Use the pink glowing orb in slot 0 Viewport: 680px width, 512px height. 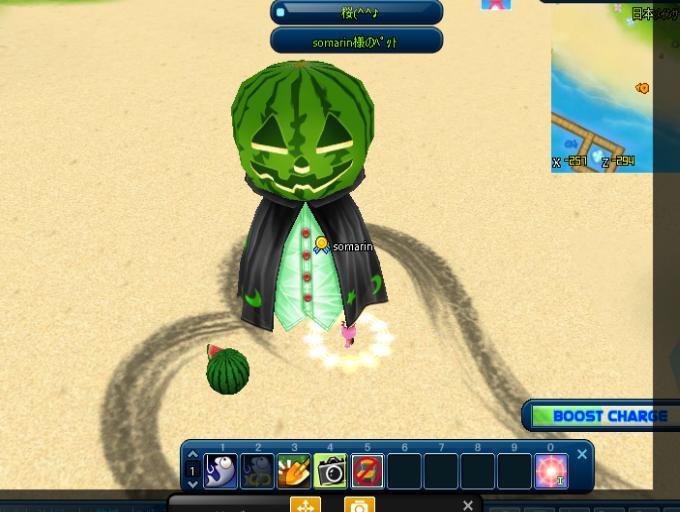(x=550, y=470)
